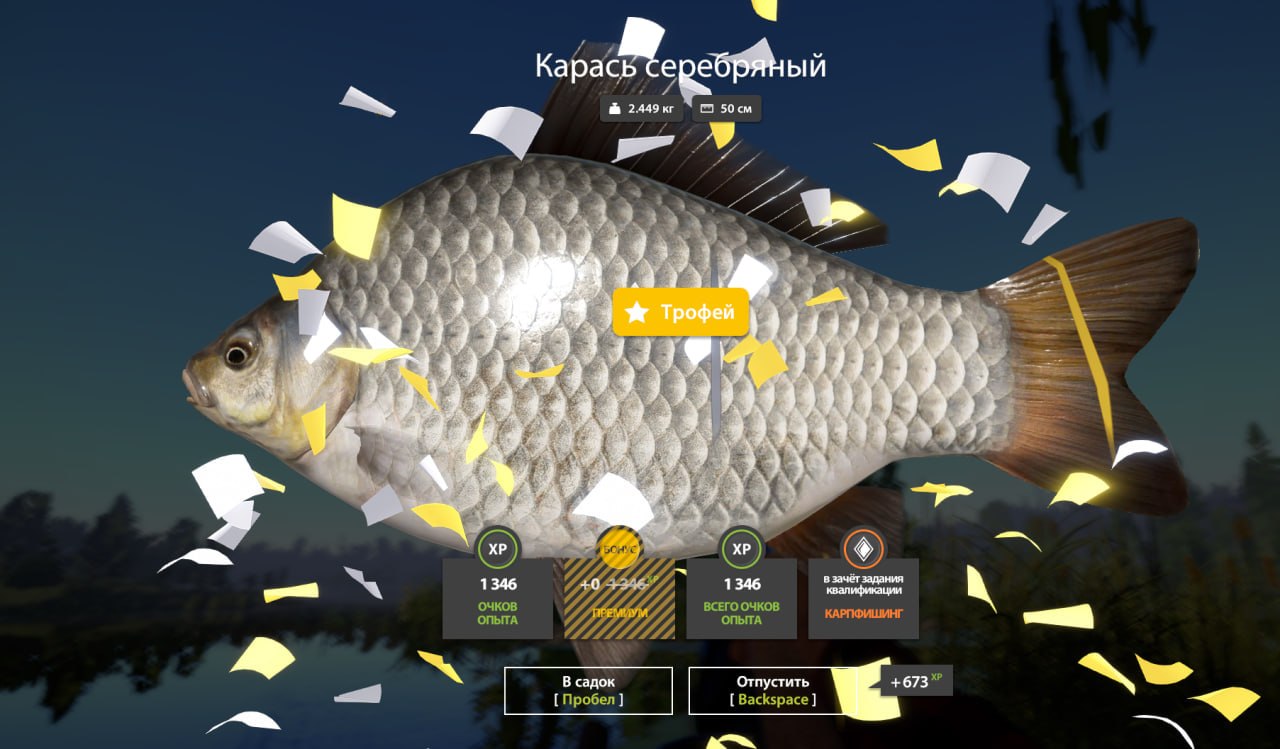Open the 2.449 кг weight badge
Image resolution: width=1280 pixels, height=749 pixels.
[640, 108]
